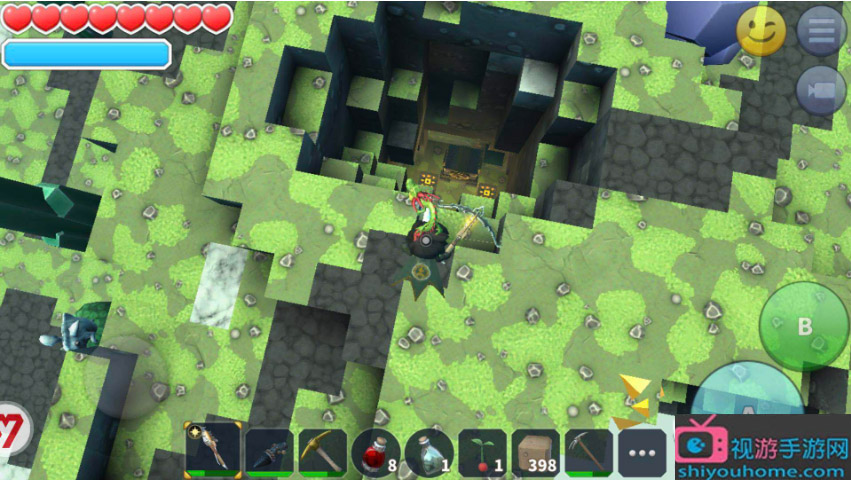Viewport: 851px width, 480px height.
Task: Equip the iron pickaxe in the last slot
Action: coord(589,450)
